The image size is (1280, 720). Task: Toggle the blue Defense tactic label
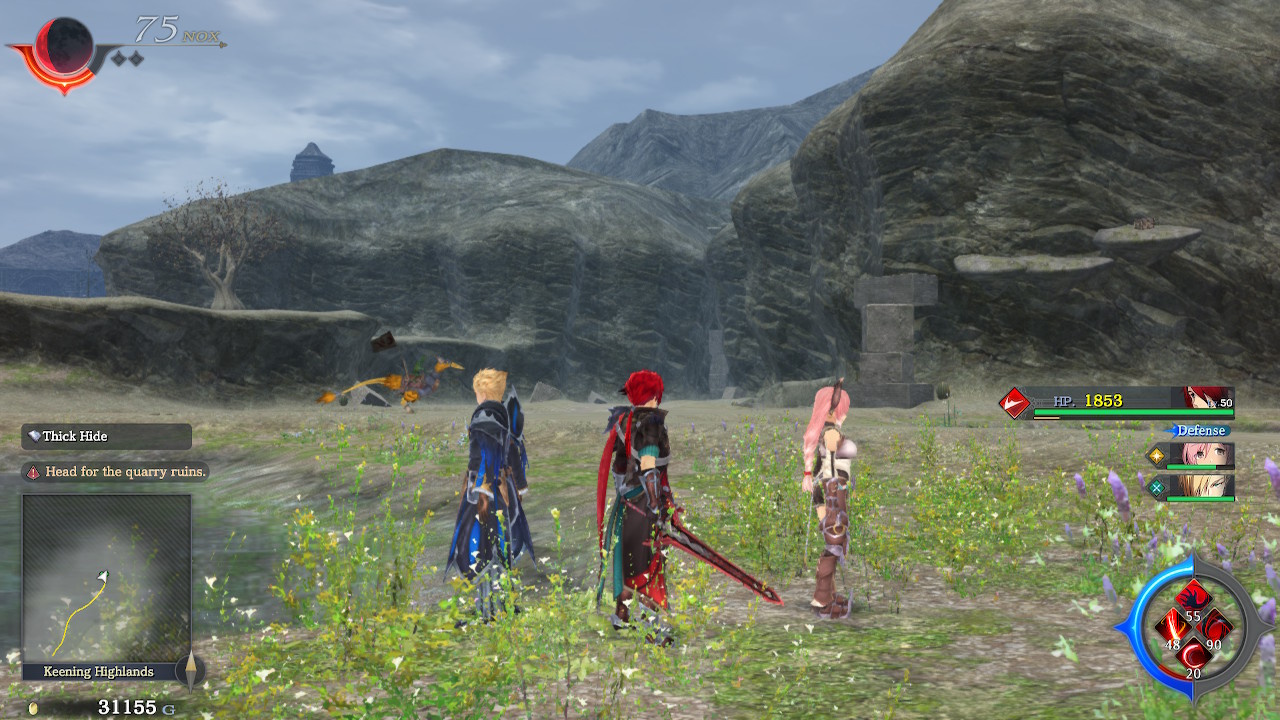pyautogui.click(x=1200, y=430)
